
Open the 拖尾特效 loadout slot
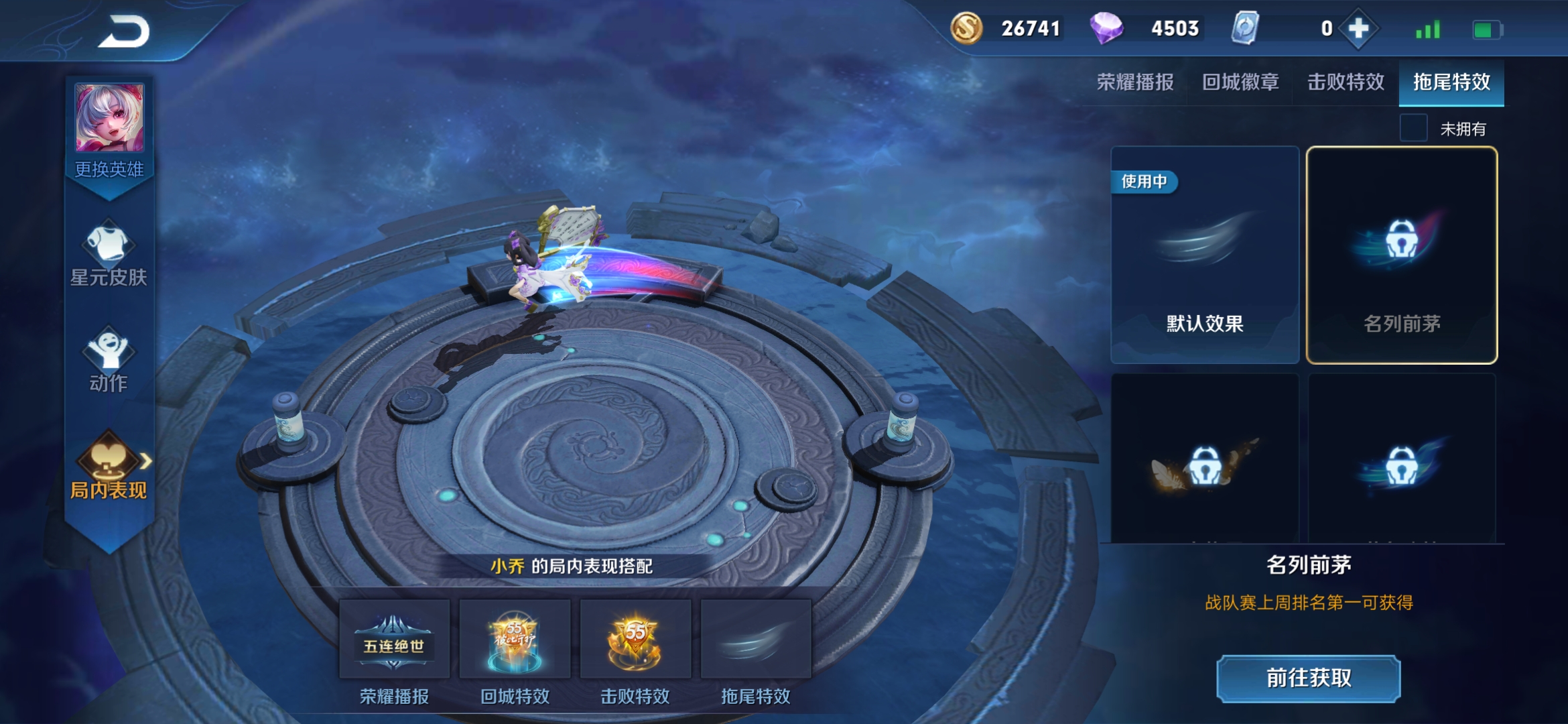(x=756, y=640)
